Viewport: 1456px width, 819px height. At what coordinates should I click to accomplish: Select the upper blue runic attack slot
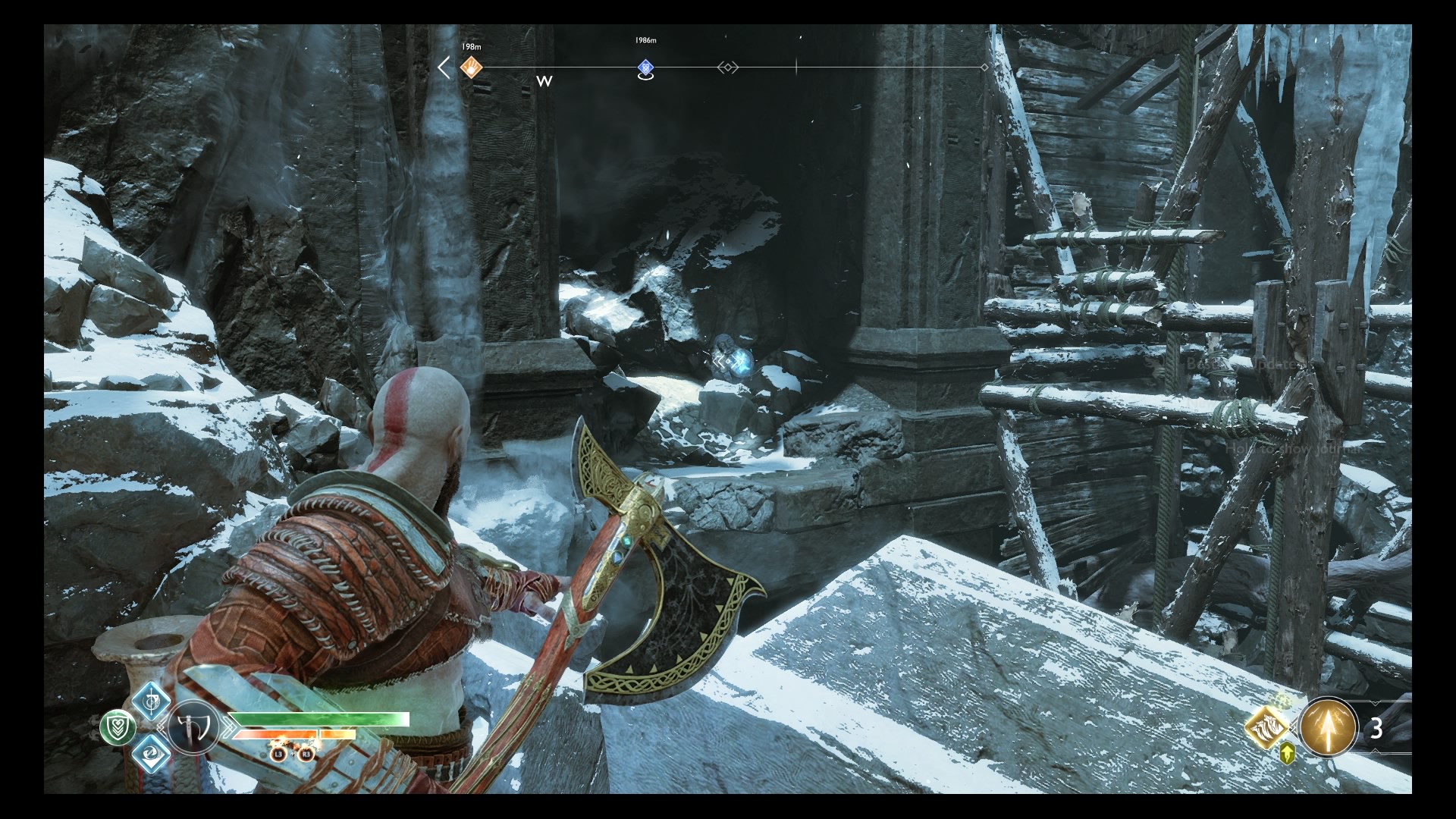point(149,702)
